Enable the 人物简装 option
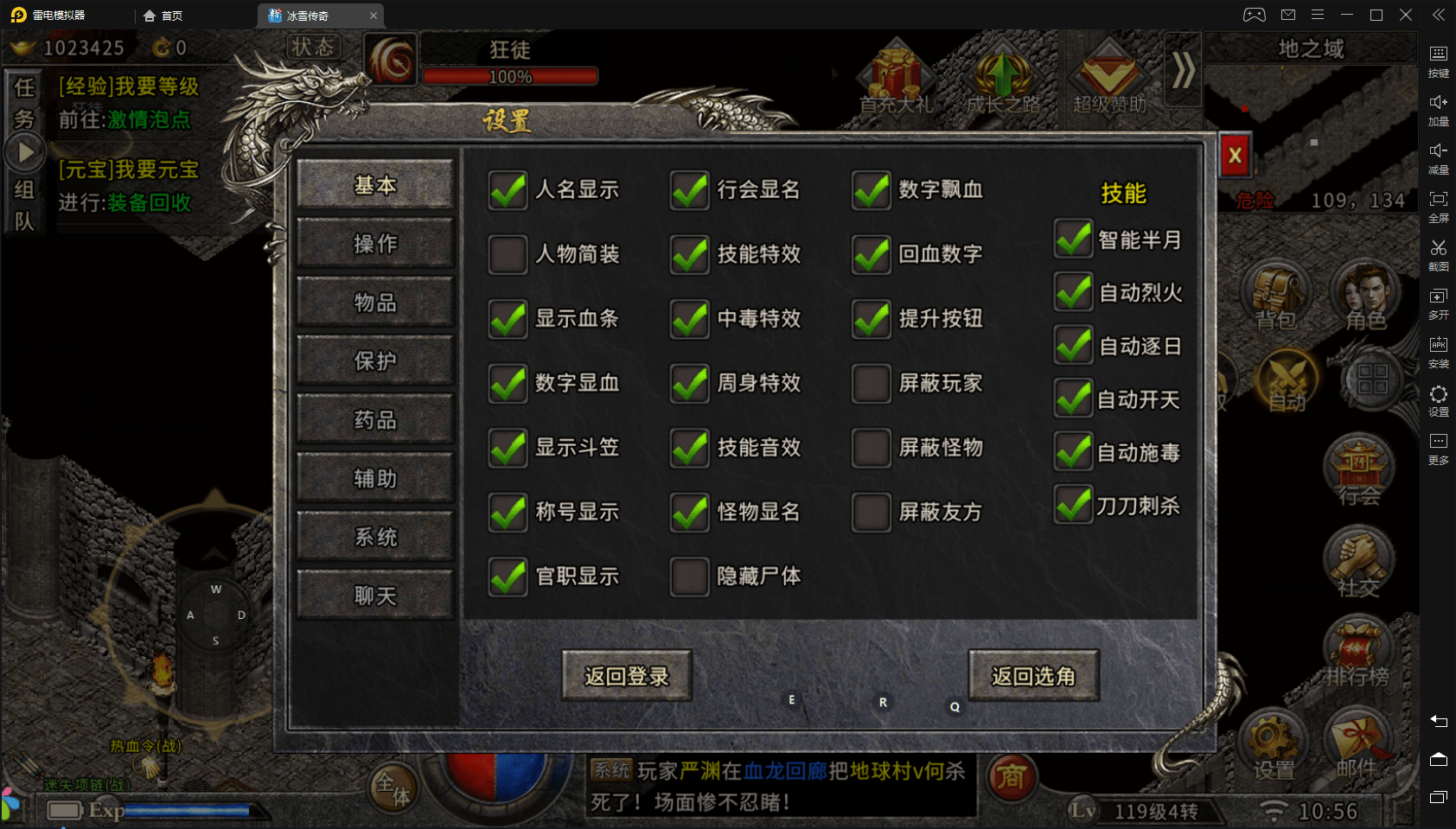This screenshot has width=1456, height=829. [x=508, y=254]
